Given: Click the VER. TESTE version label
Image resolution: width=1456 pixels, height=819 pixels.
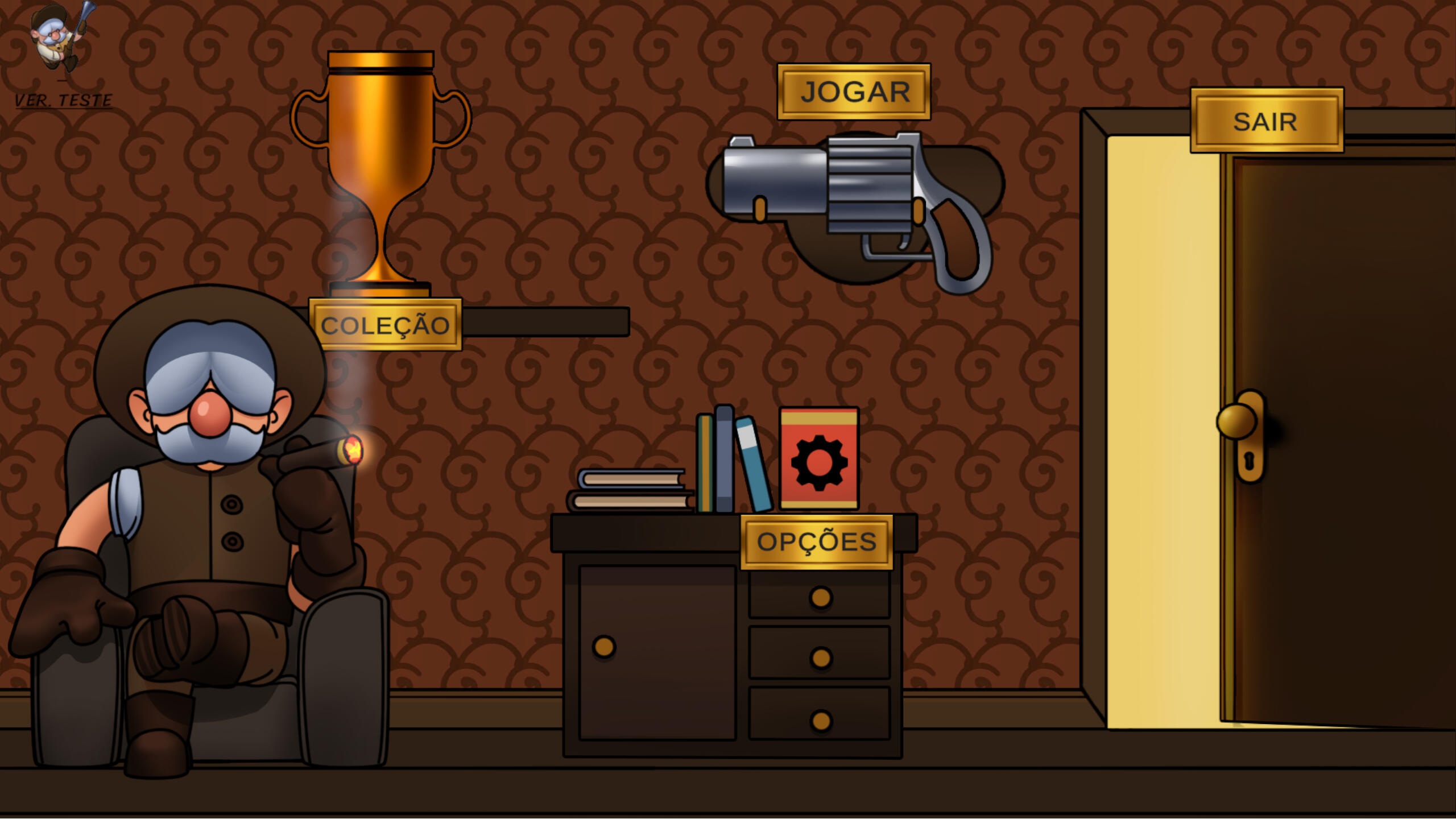Looking at the screenshot, I should tap(63, 101).
